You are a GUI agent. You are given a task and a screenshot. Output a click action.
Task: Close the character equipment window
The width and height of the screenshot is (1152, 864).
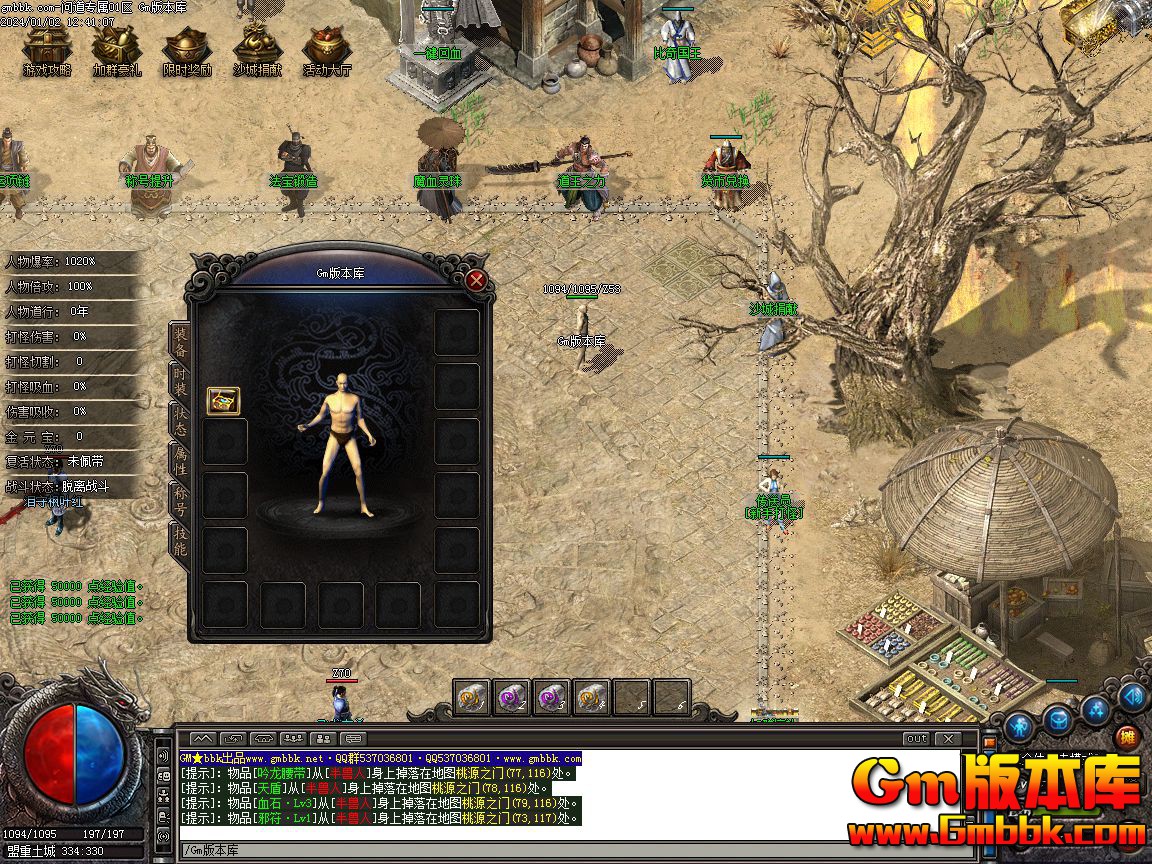[476, 281]
